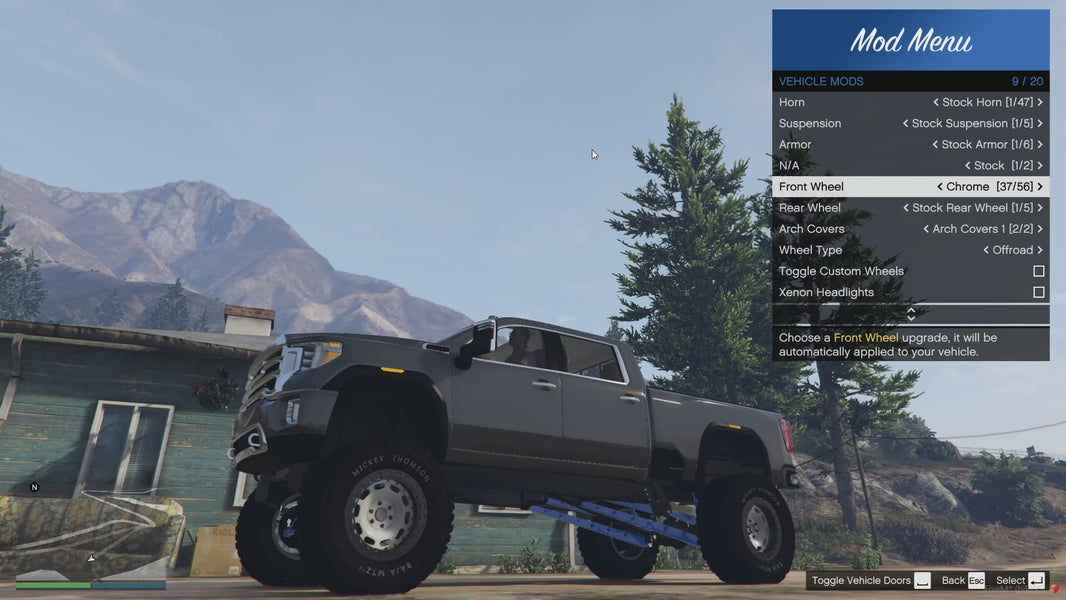The height and width of the screenshot is (600, 1066).
Task: Click the Rear Wheel menu row
Action: point(910,208)
